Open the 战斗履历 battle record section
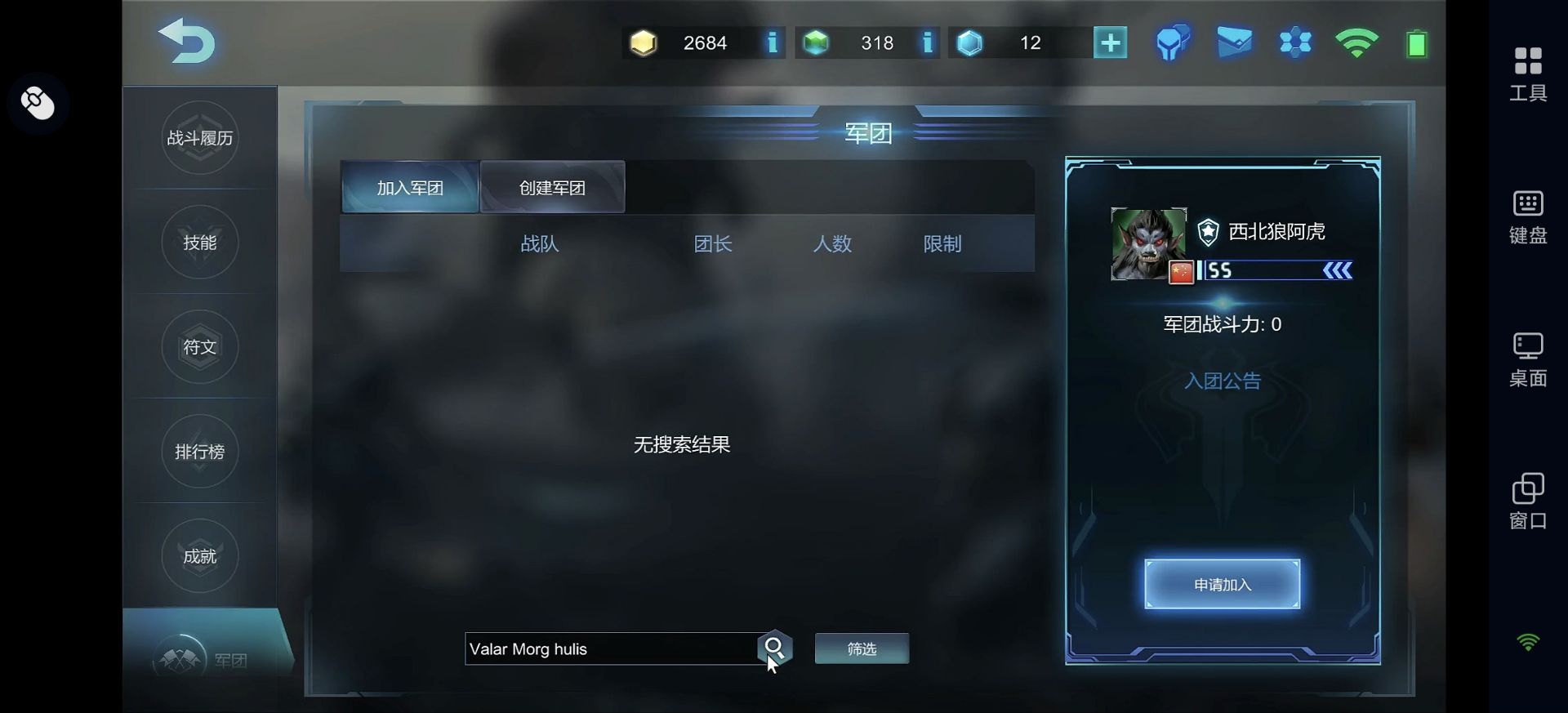This screenshot has height=713, width=1568. coord(200,138)
